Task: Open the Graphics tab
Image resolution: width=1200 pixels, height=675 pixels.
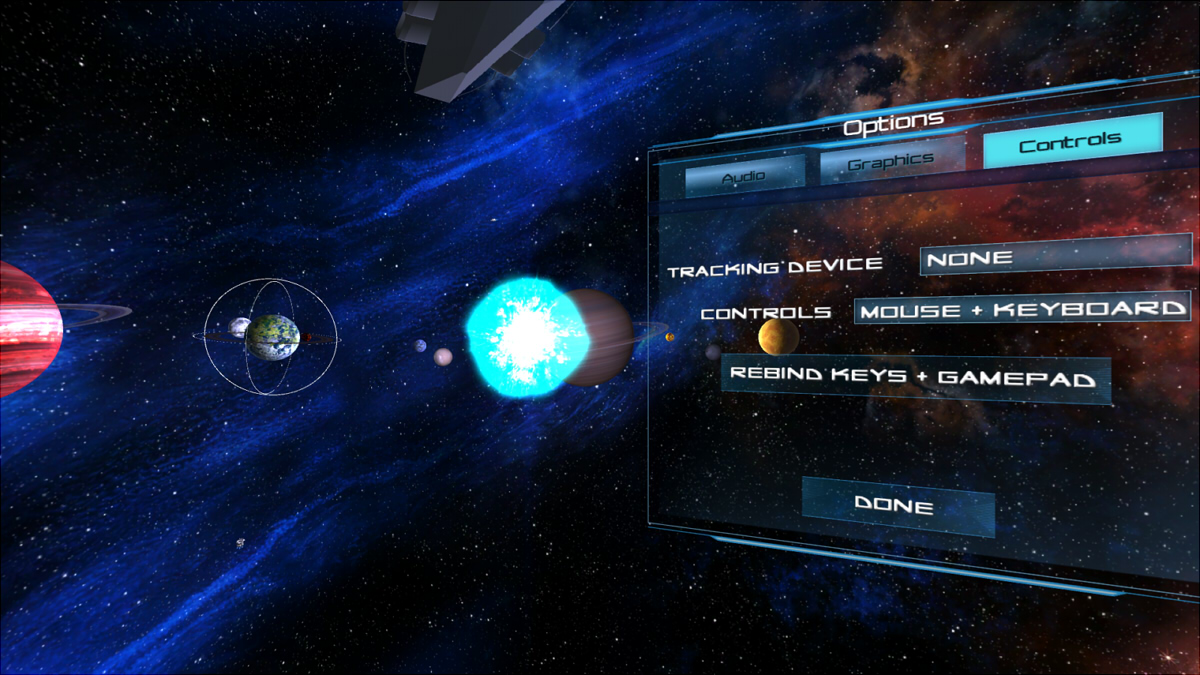Action: (892, 160)
